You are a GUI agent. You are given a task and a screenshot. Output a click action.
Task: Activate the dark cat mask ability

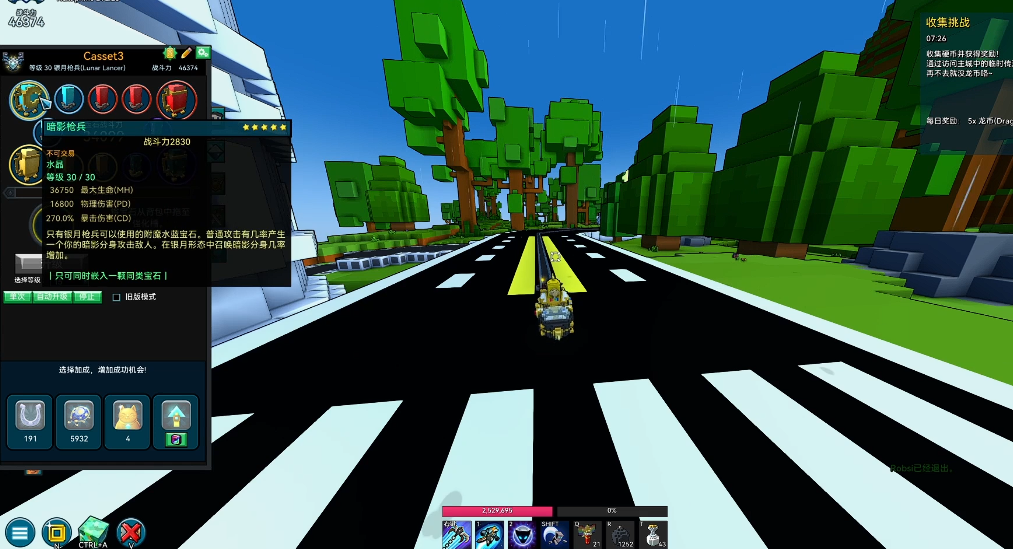tap(522, 535)
